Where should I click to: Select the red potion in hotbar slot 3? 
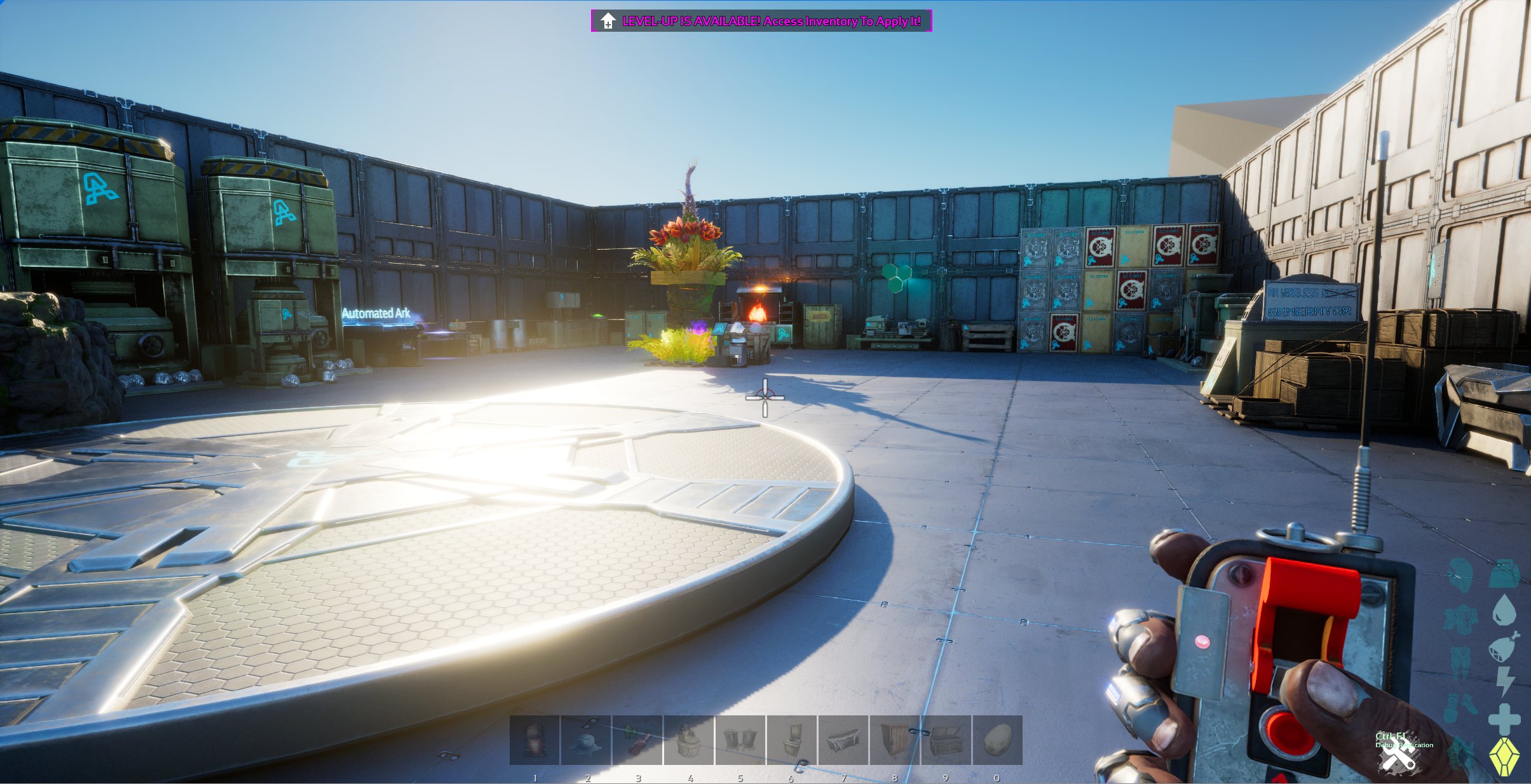coord(637,741)
